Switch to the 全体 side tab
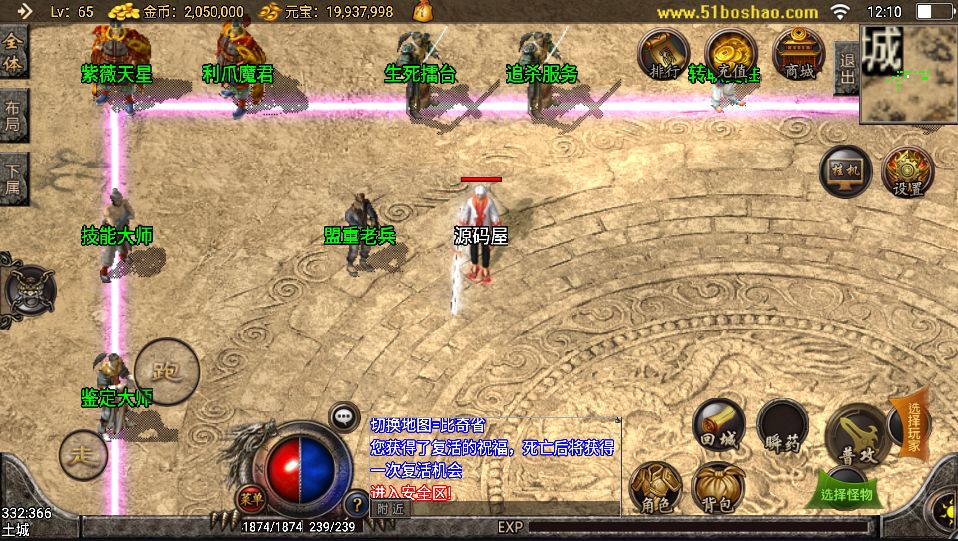 pos(13,52)
